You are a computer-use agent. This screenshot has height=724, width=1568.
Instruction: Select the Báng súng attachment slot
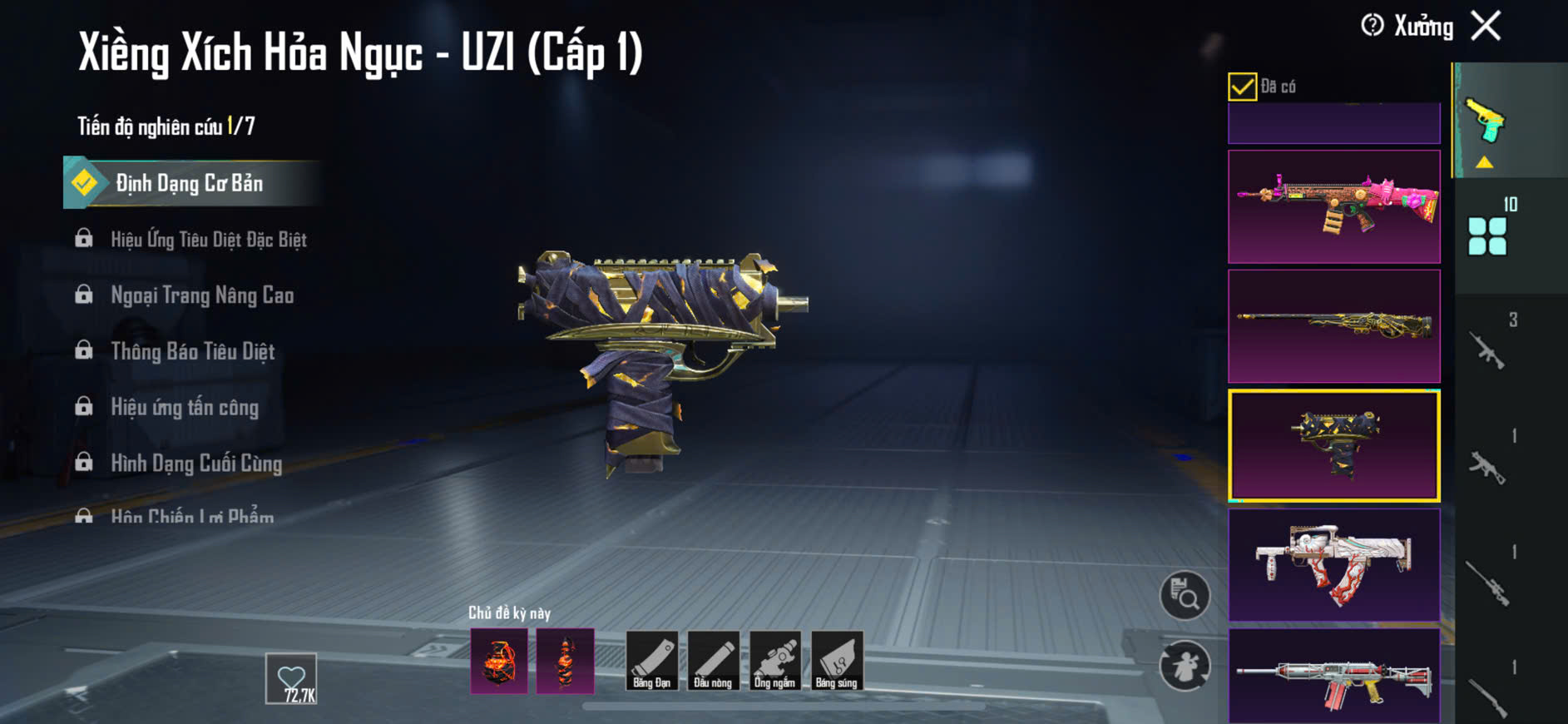[836, 661]
